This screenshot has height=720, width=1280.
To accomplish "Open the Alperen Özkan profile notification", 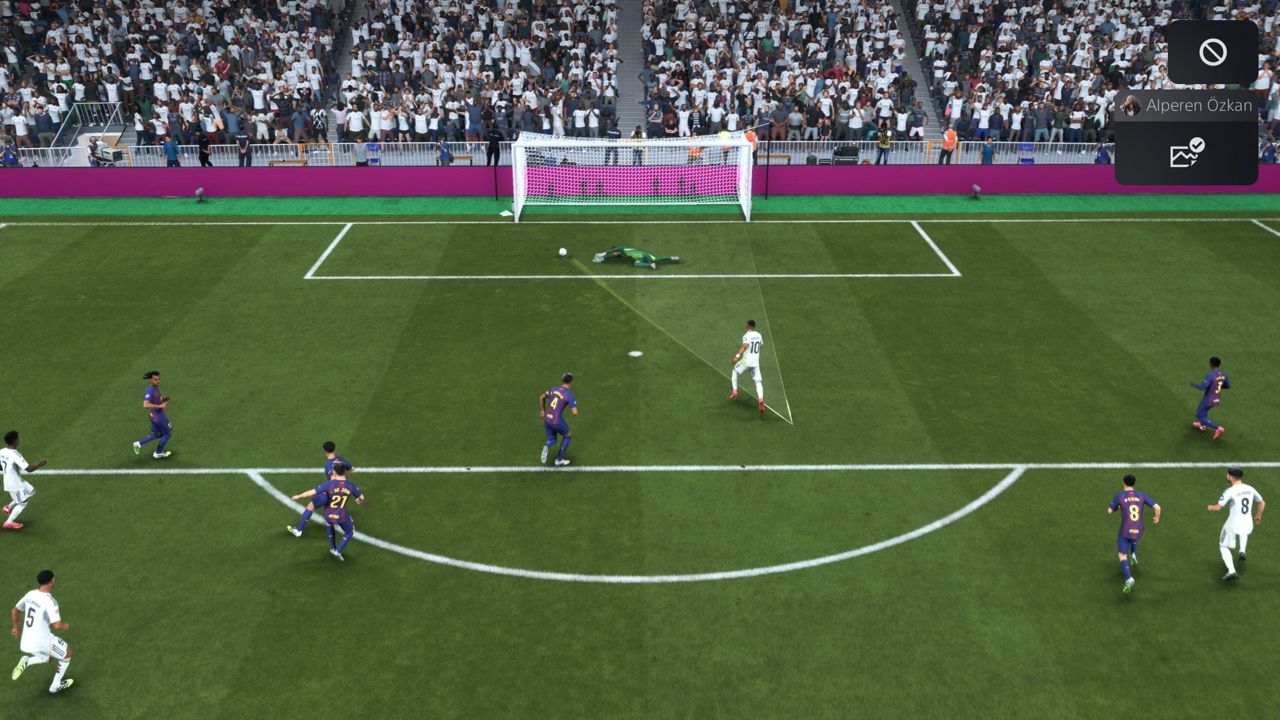I will [x=1186, y=106].
